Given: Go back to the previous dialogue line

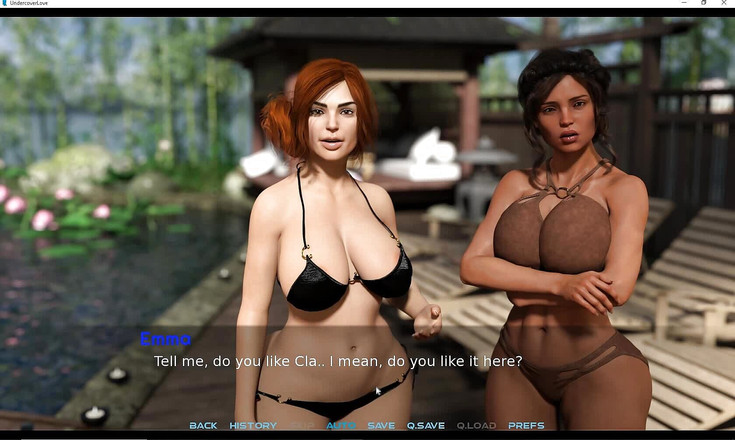Looking at the screenshot, I should pos(203,426).
